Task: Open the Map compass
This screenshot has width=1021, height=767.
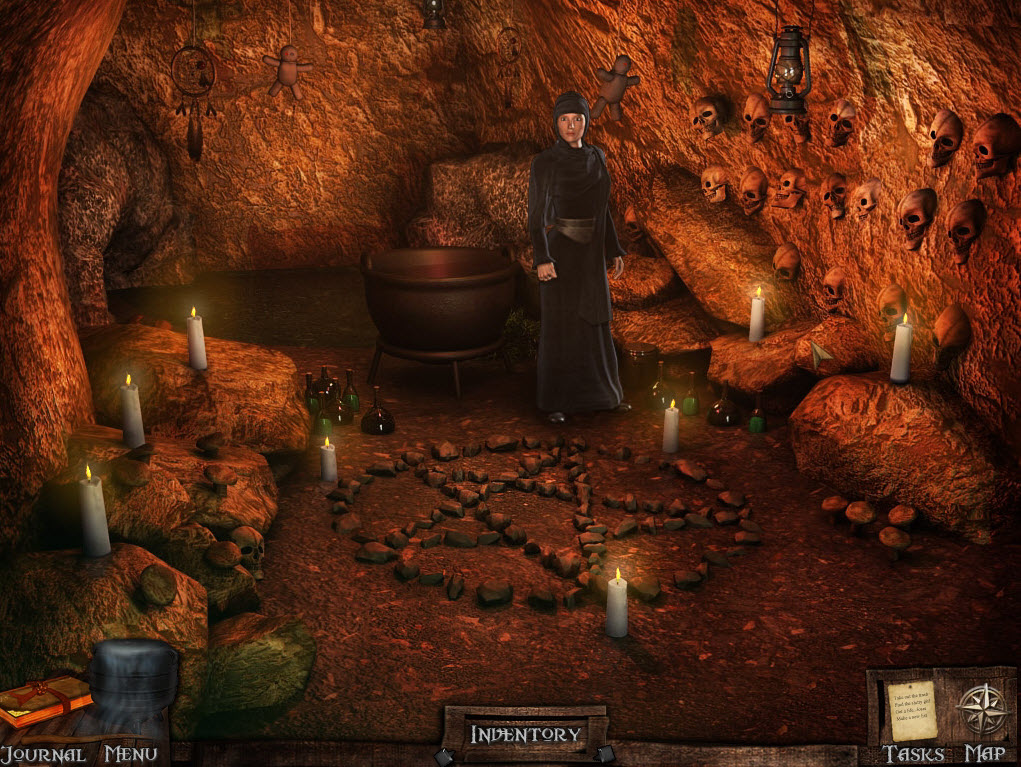Action: click(x=980, y=709)
